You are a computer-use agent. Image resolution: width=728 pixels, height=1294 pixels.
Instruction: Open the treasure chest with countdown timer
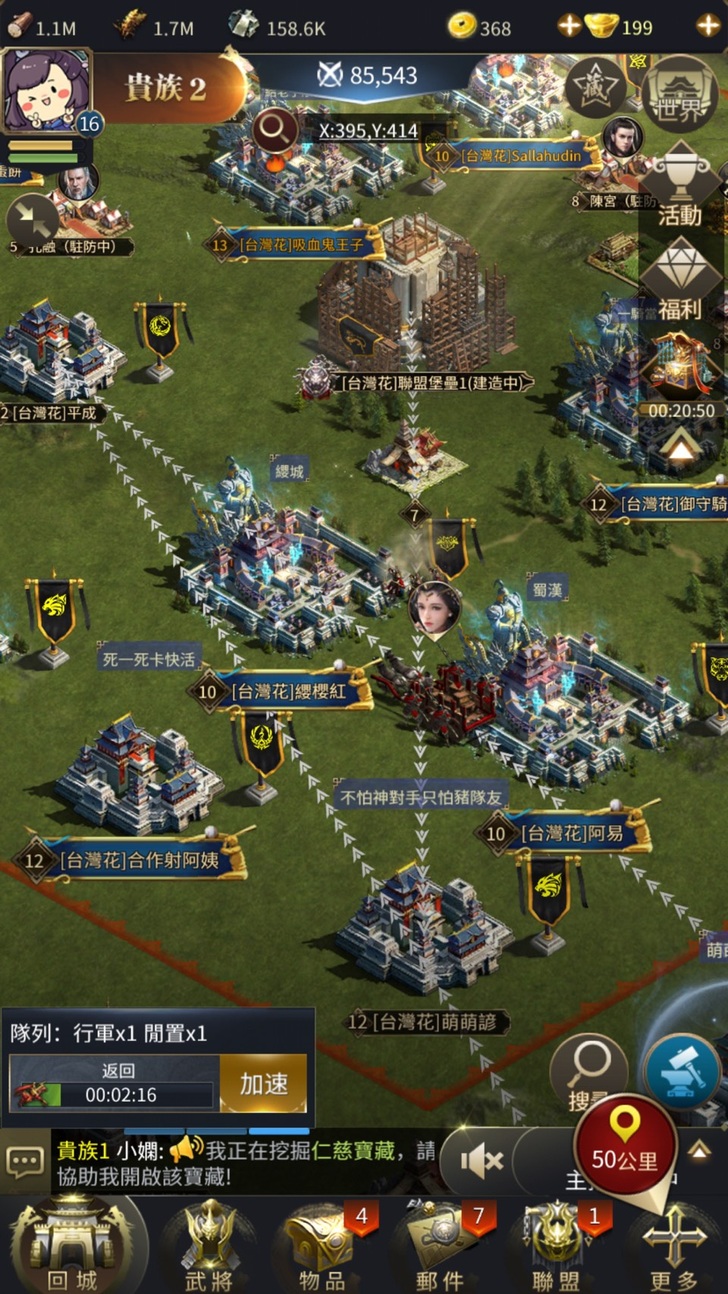(x=680, y=372)
